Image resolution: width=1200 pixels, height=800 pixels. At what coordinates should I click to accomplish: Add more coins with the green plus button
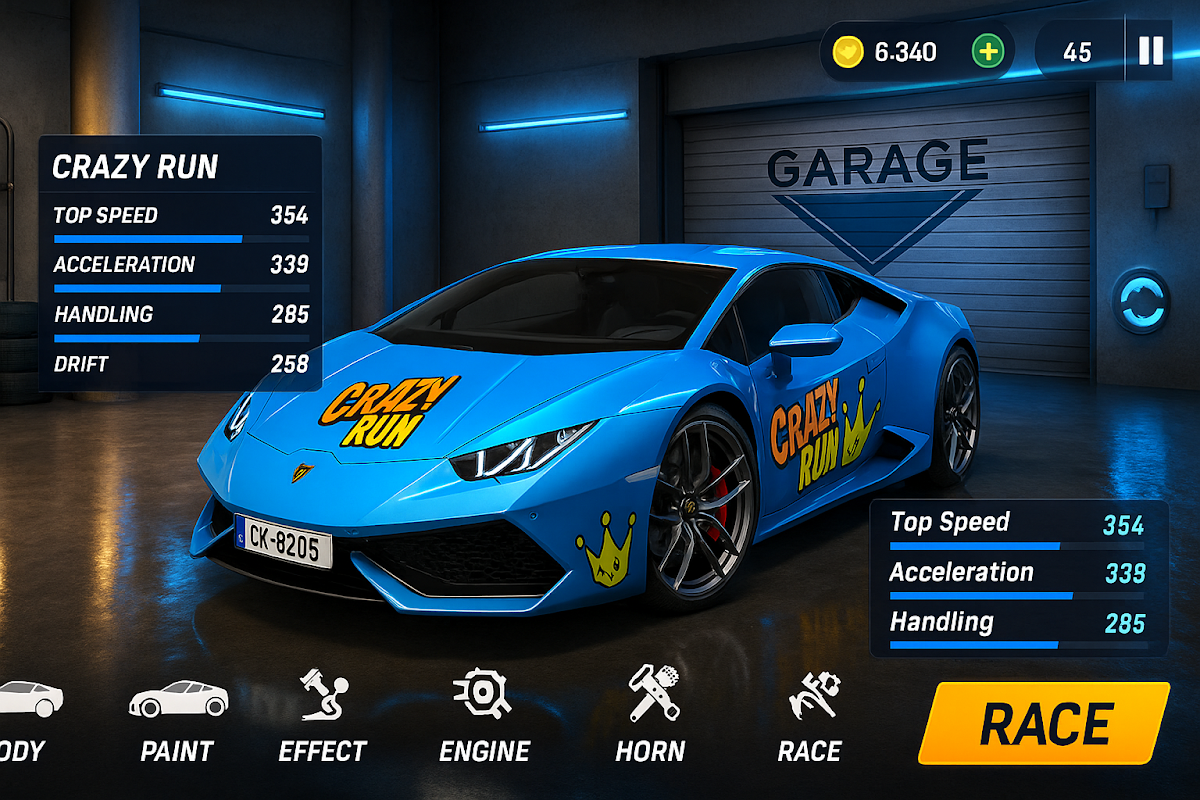pyautogui.click(x=988, y=52)
